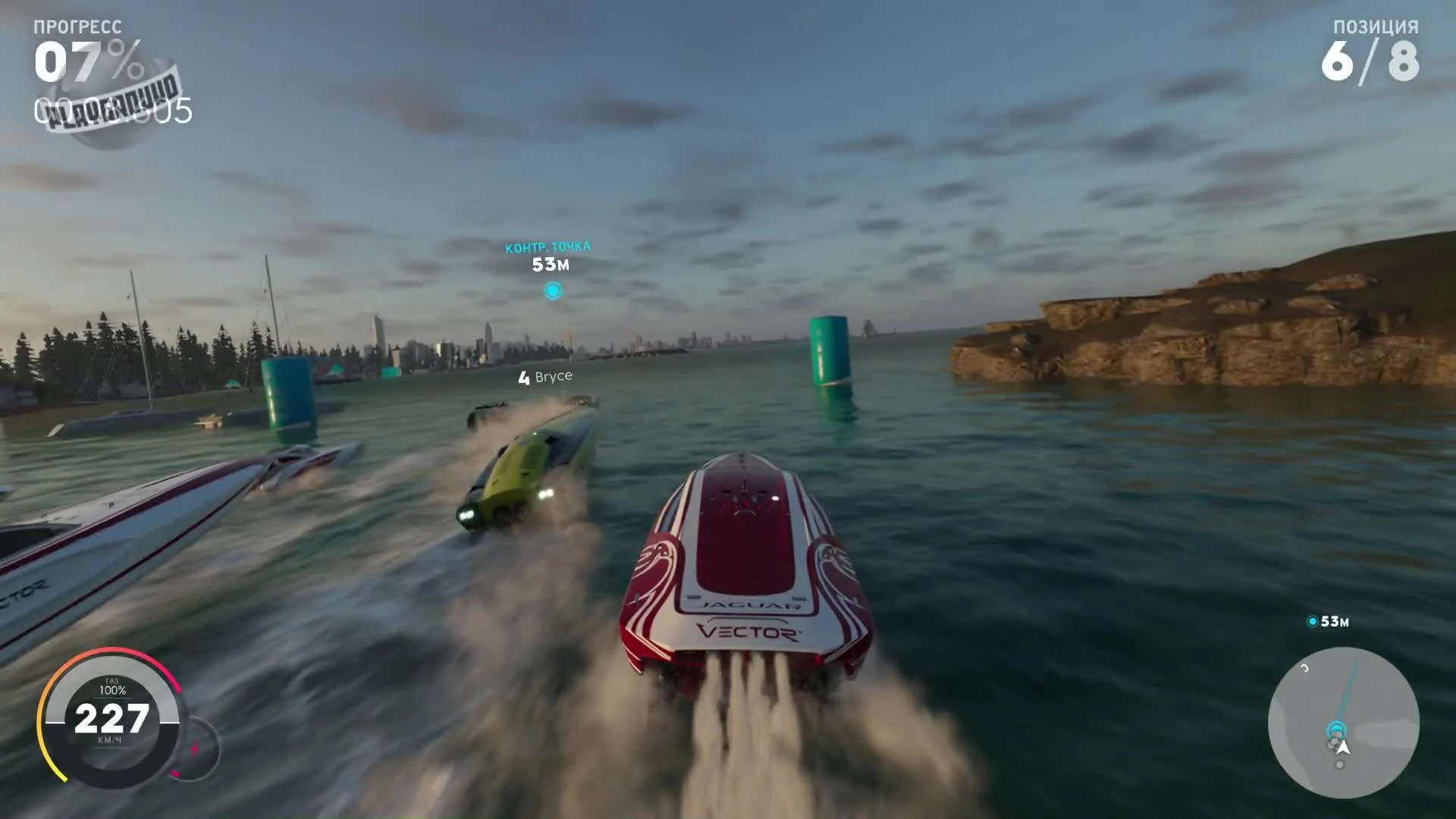Select the rival dot icon below the arrow on minimap

click(1340, 764)
